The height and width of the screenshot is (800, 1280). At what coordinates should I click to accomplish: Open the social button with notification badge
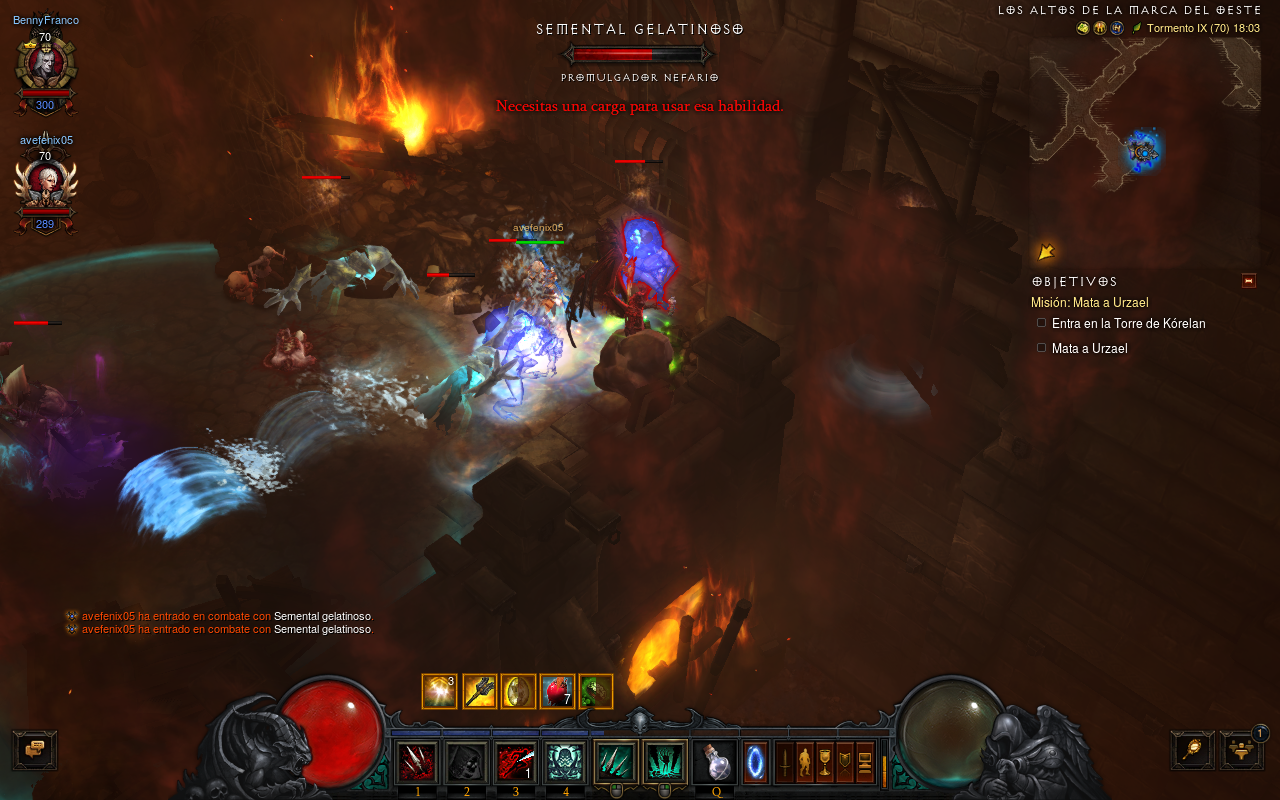[x=1241, y=750]
